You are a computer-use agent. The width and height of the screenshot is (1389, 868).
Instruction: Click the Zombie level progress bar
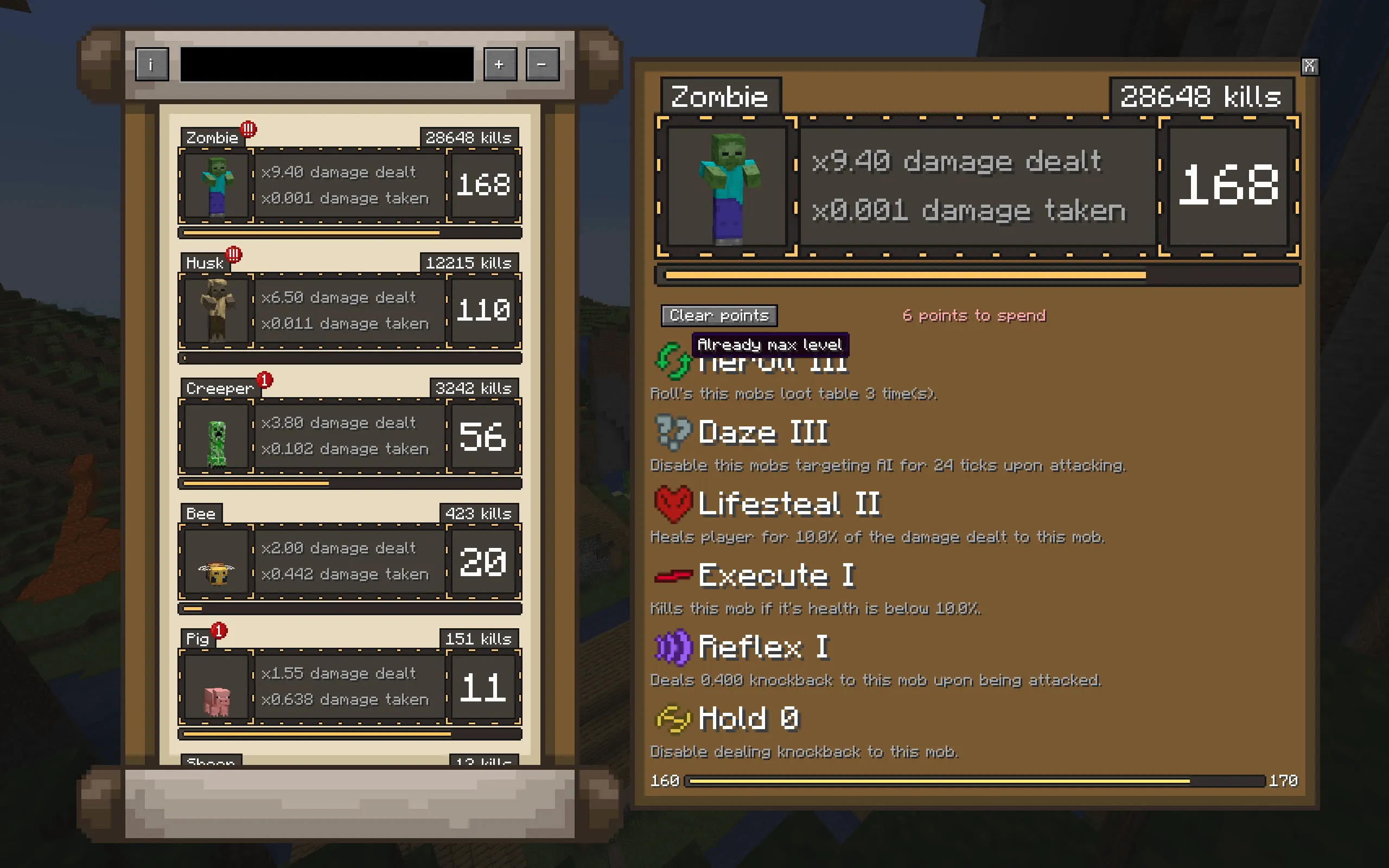(976, 276)
